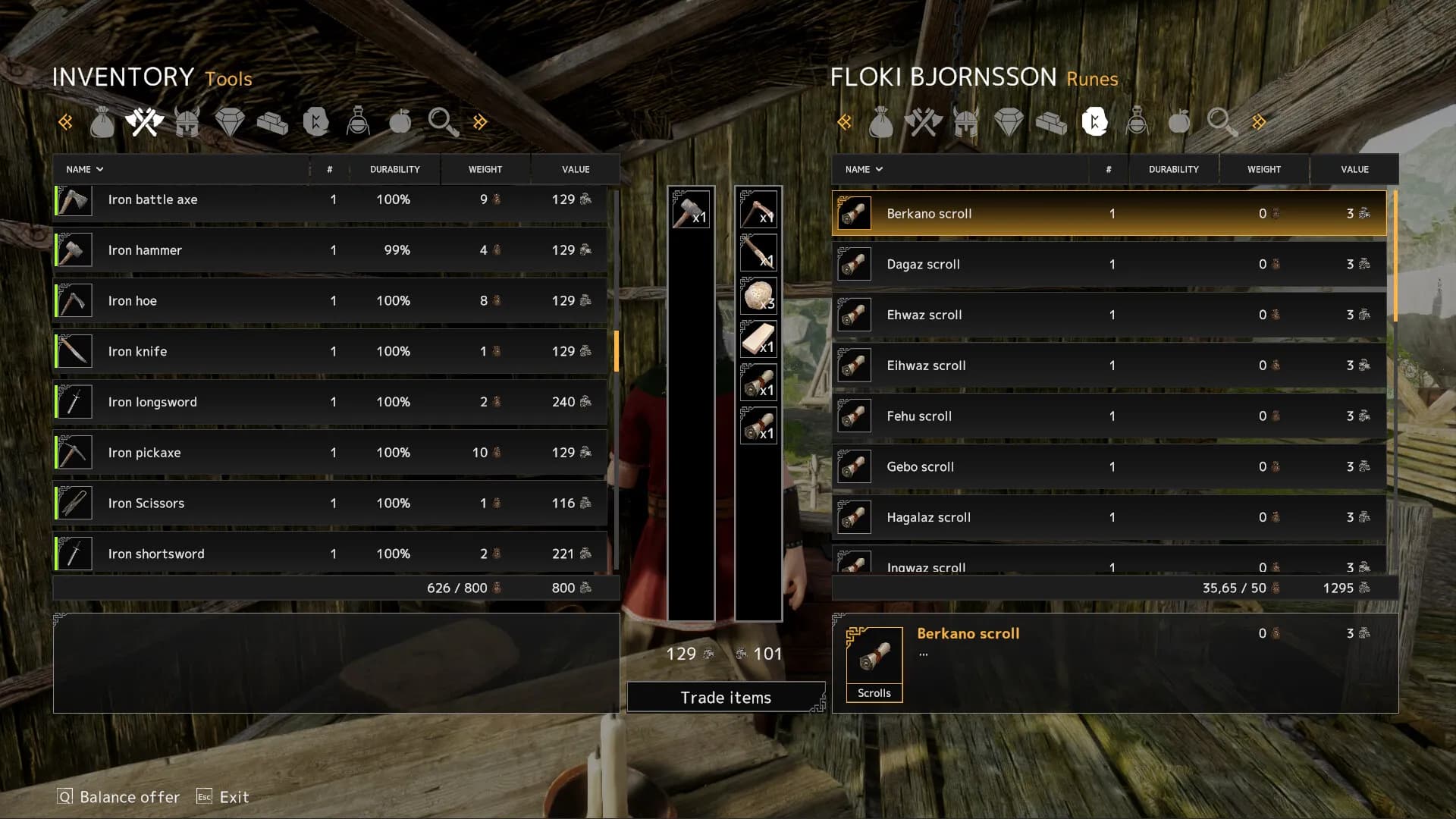Choose the Fehu scroll from merchant list
Viewport: 1456px width, 819px height.
pos(1109,416)
